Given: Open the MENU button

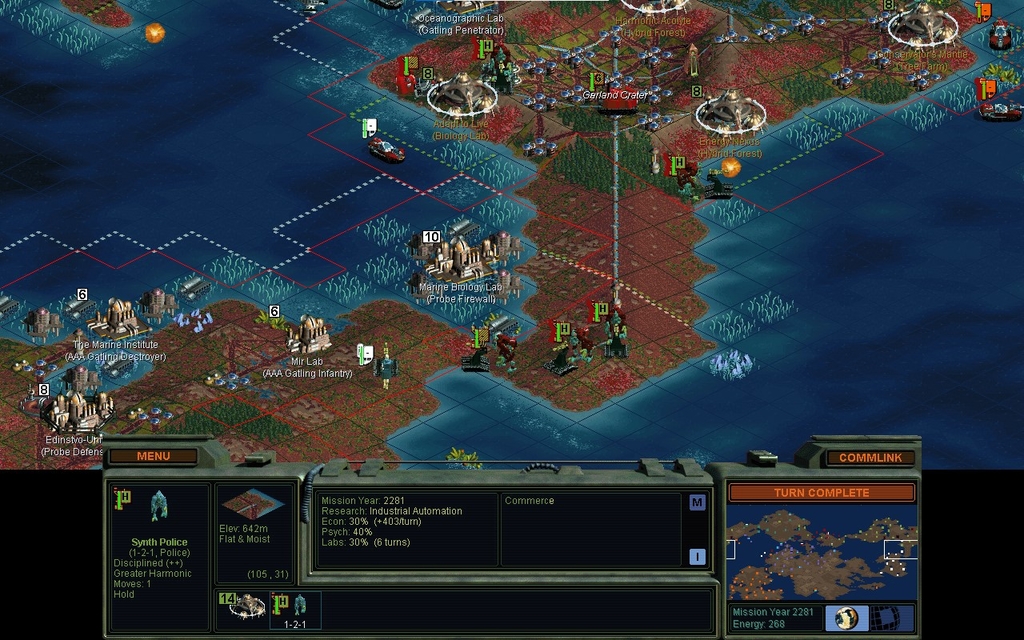Looking at the screenshot, I should pyautogui.click(x=153, y=456).
